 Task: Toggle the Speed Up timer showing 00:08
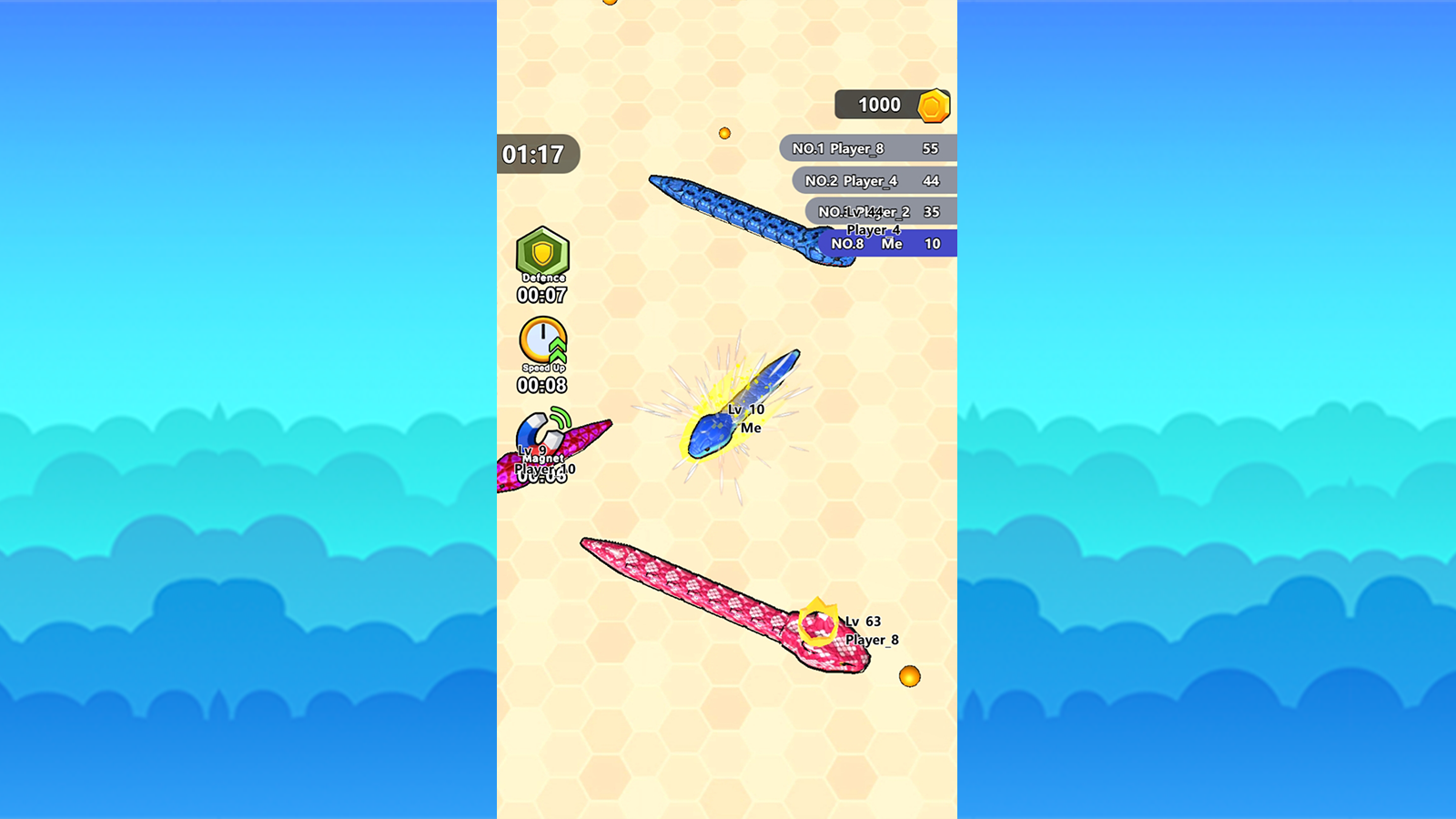[x=544, y=386]
